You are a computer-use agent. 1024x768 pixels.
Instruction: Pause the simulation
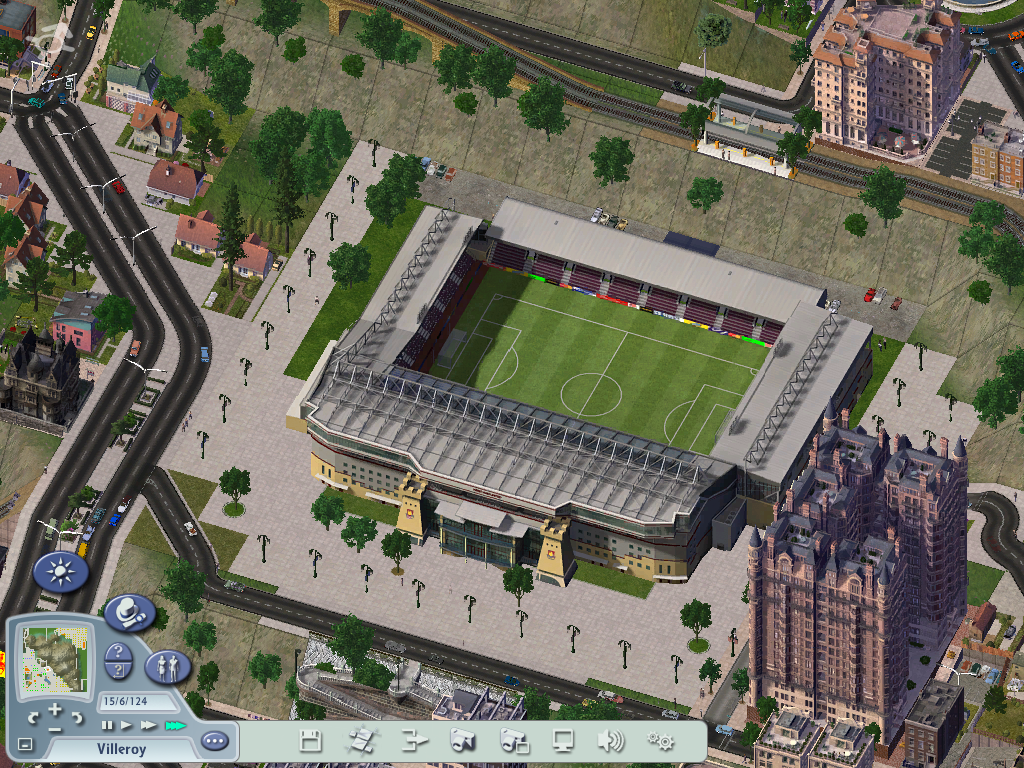[x=107, y=725]
